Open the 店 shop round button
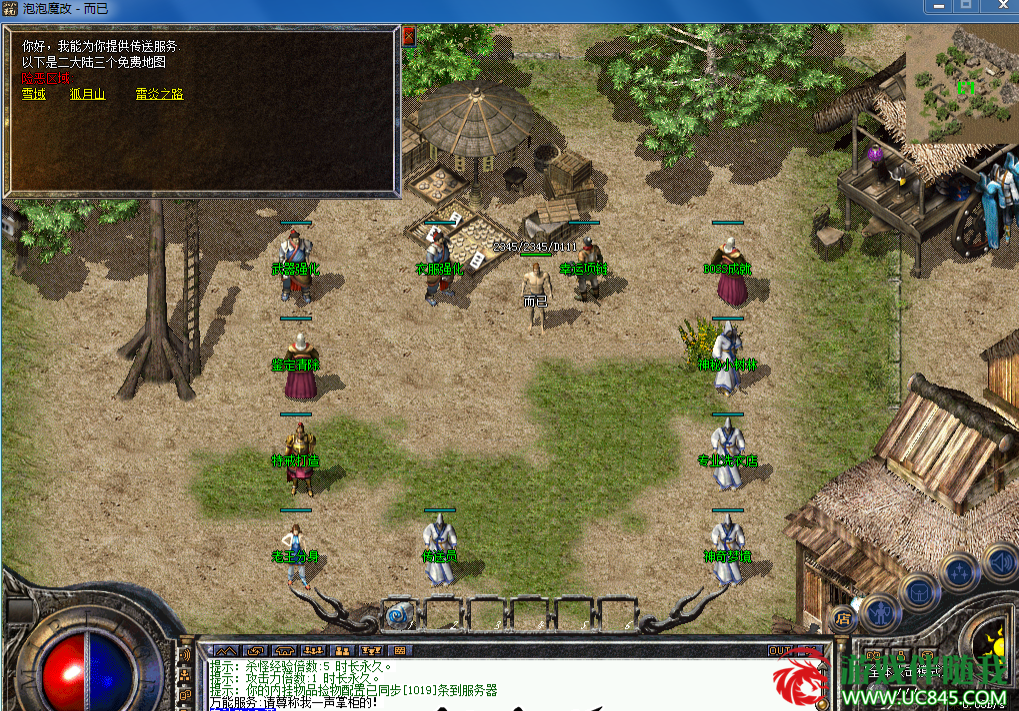The height and width of the screenshot is (711, 1019). pos(841,617)
